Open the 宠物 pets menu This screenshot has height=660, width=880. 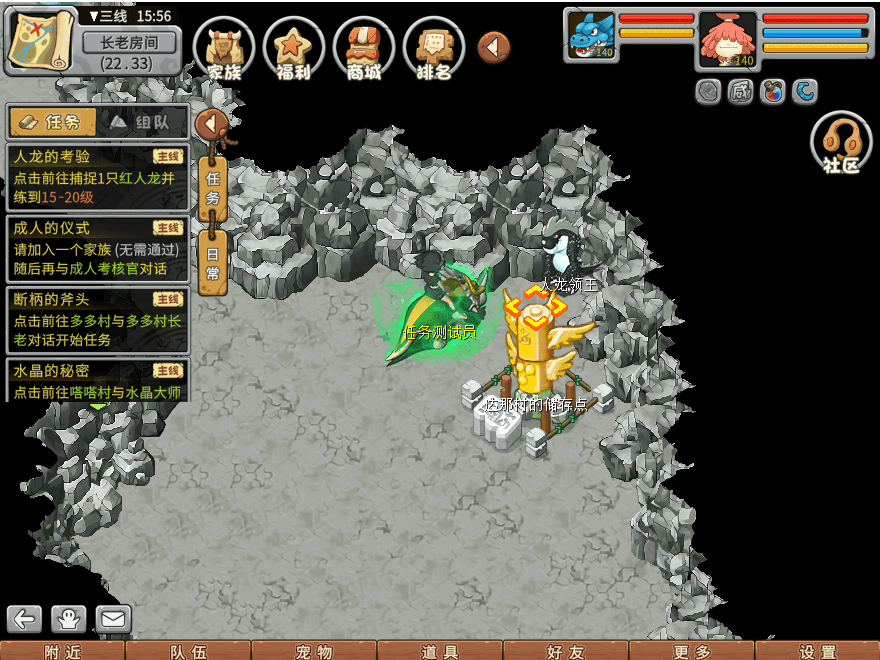314,651
